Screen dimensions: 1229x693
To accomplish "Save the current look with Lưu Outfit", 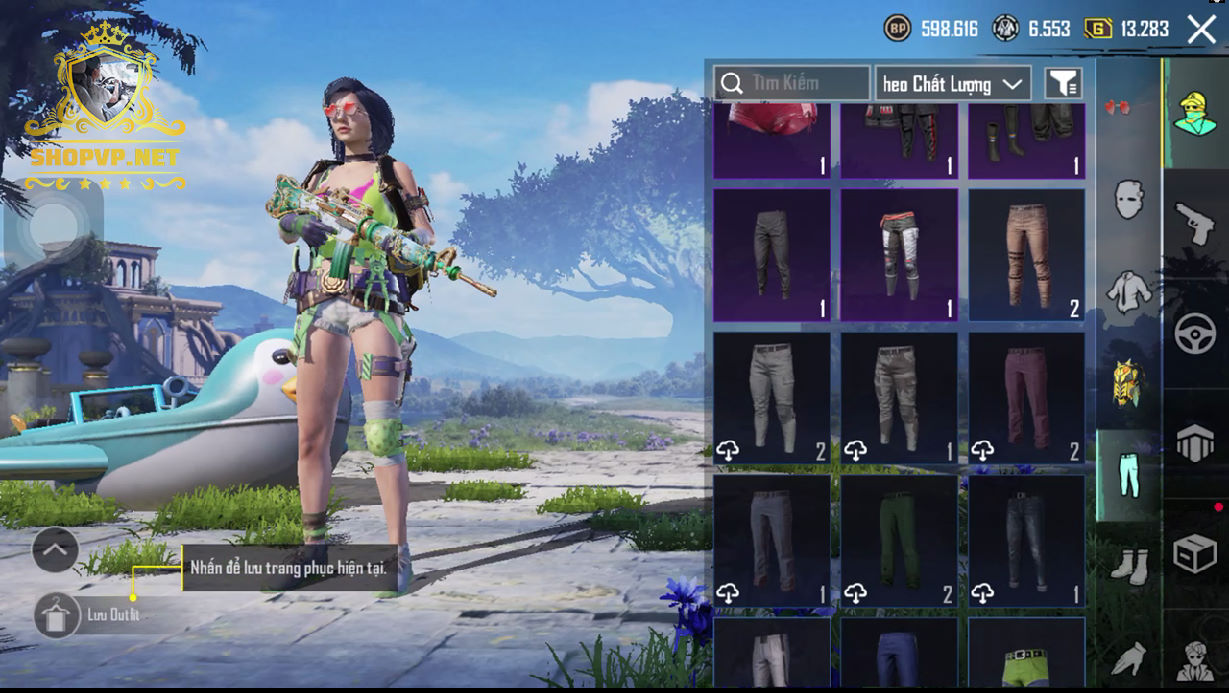I will (59, 615).
